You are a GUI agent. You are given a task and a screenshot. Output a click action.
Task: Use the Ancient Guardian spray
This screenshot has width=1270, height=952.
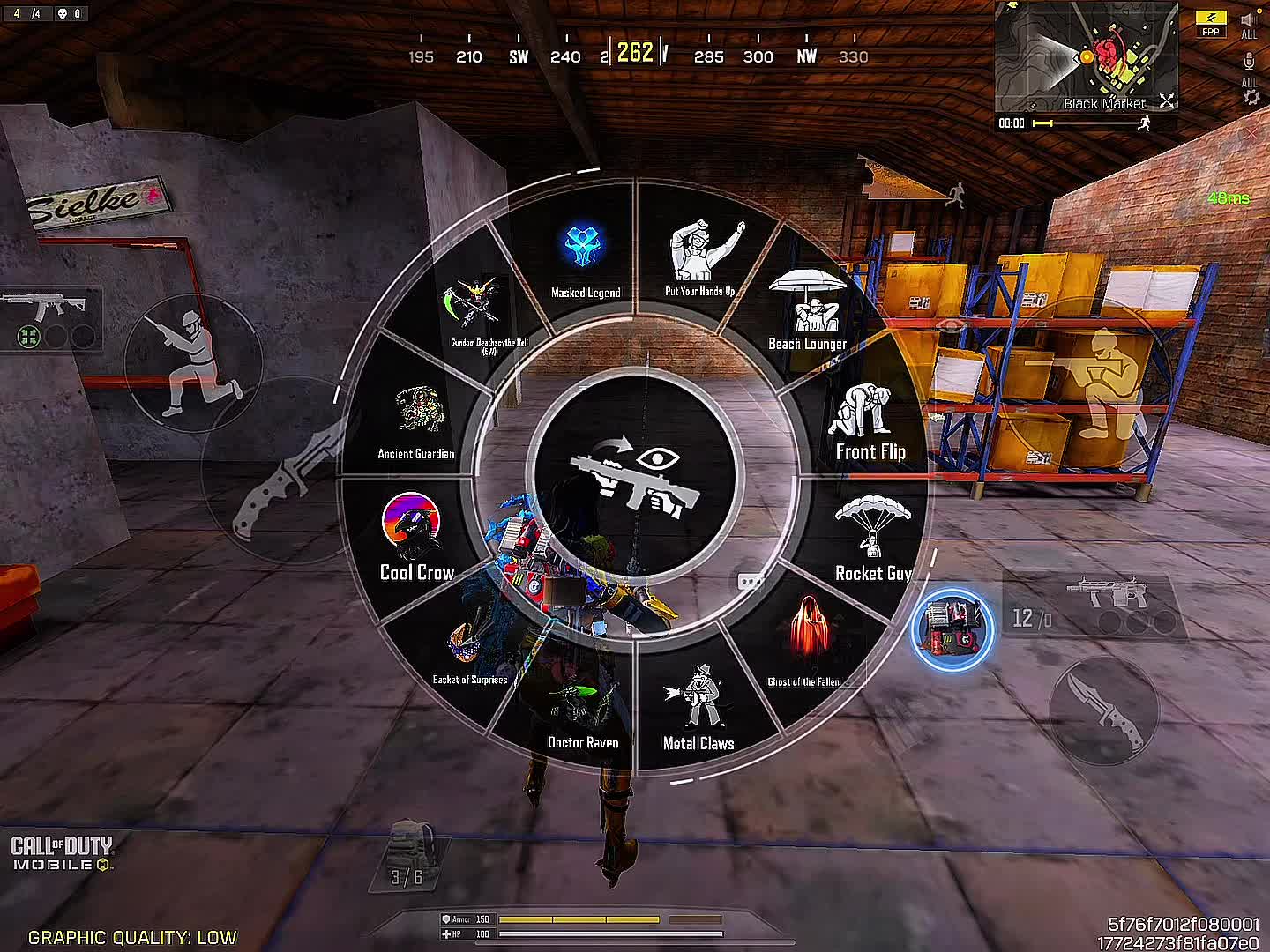point(416,421)
